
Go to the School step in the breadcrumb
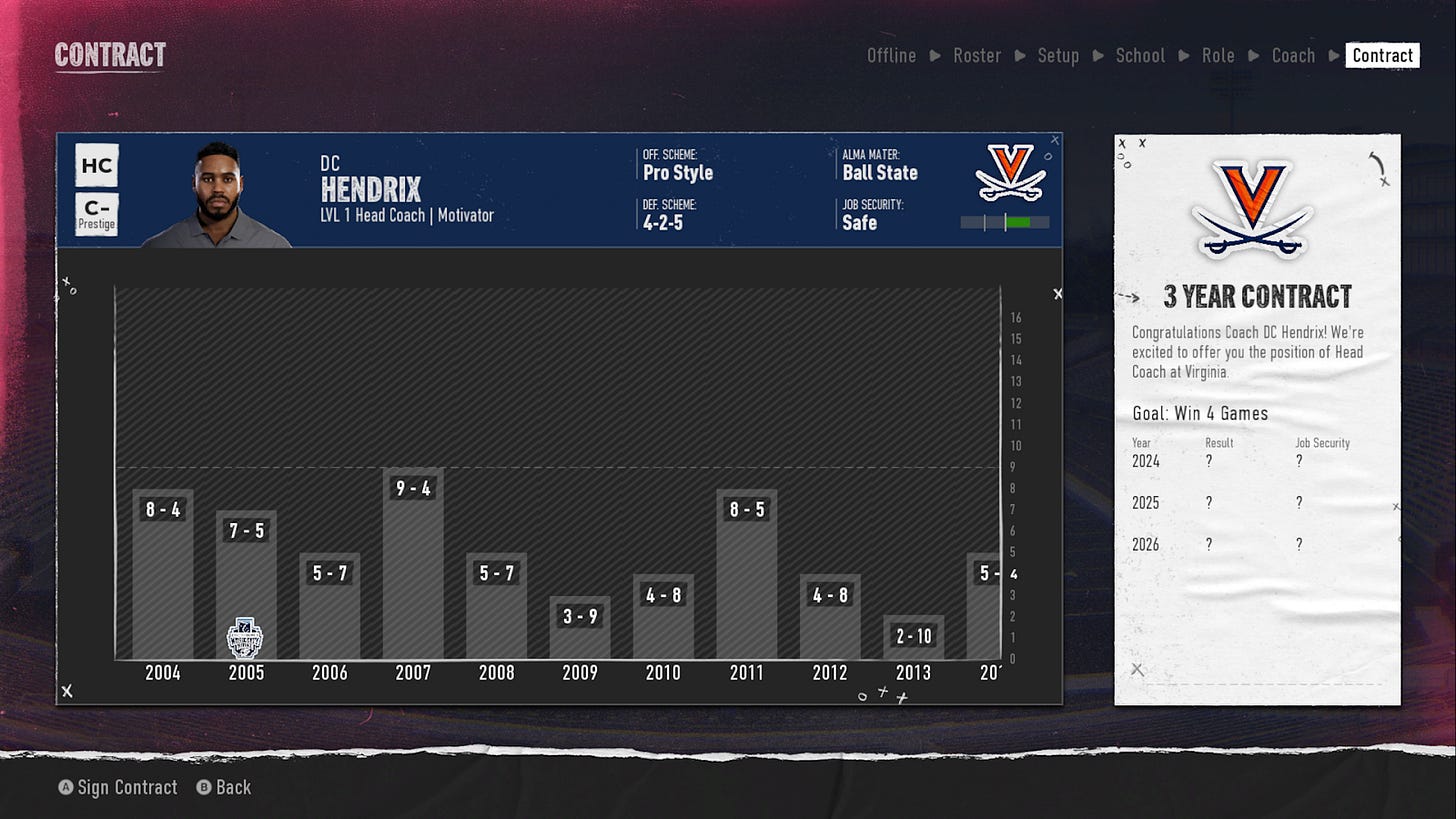[1140, 56]
